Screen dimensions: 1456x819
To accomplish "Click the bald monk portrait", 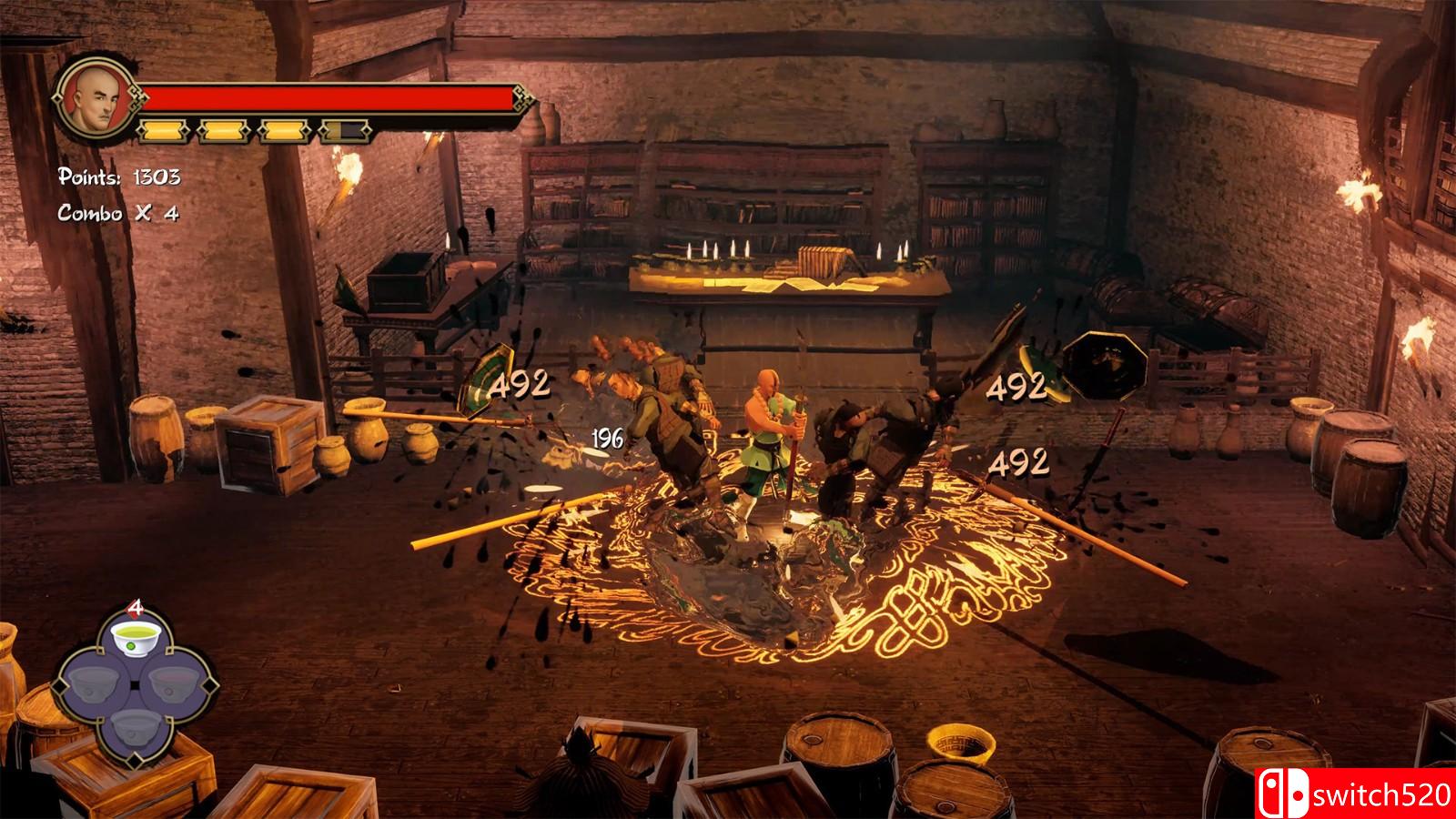I will pyautogui.click(x=96, y=102).
